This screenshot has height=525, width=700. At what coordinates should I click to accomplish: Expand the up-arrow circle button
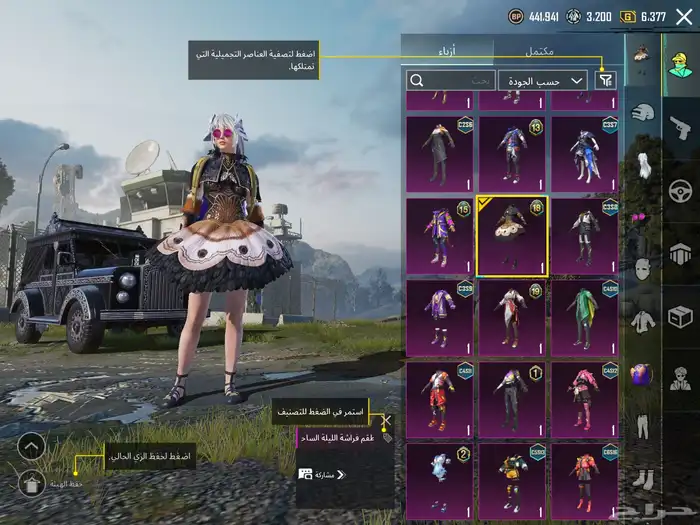pyautogui.click(x=31, y=446)
